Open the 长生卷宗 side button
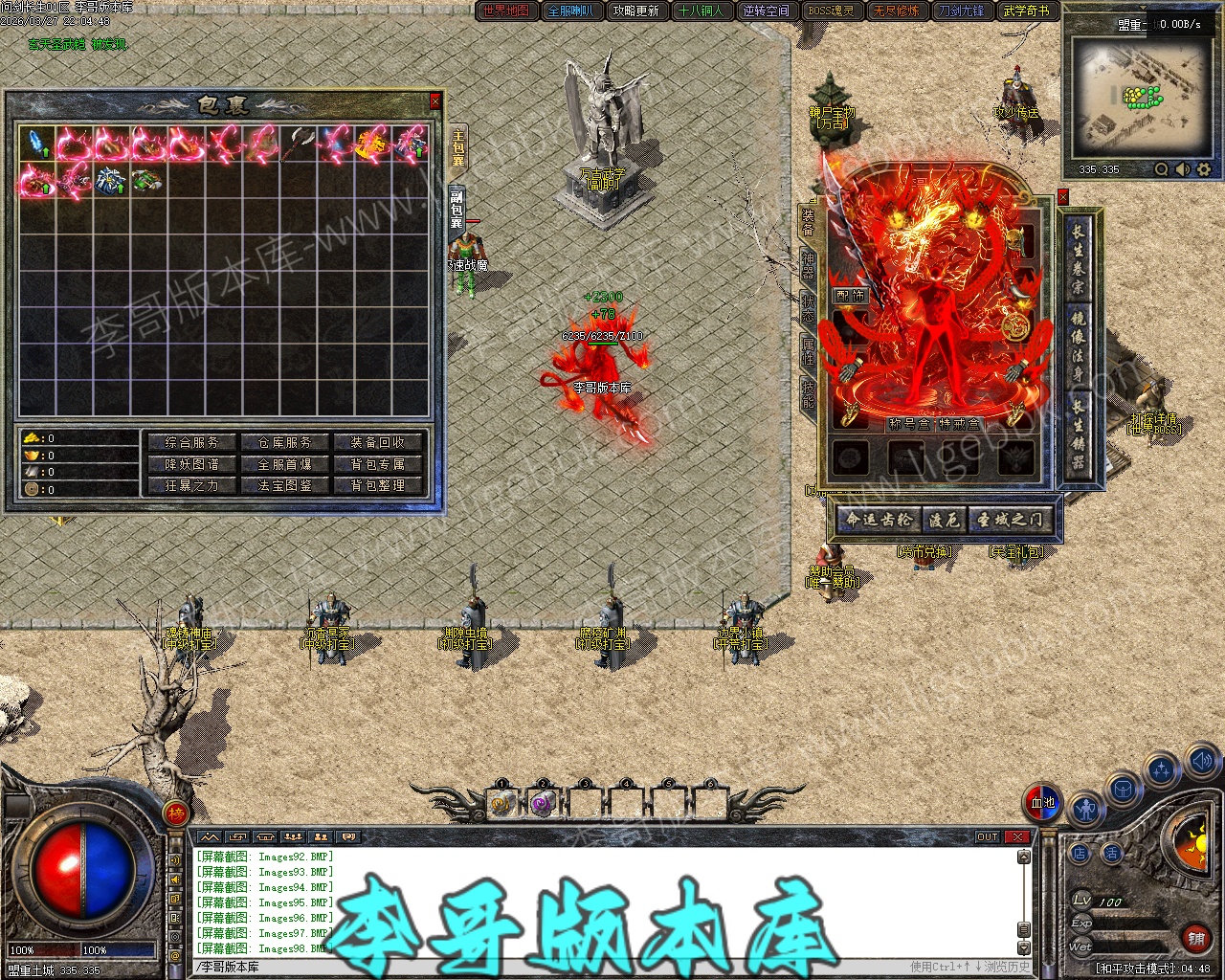Viewport: 1225px width, 980px height. 1078,257
